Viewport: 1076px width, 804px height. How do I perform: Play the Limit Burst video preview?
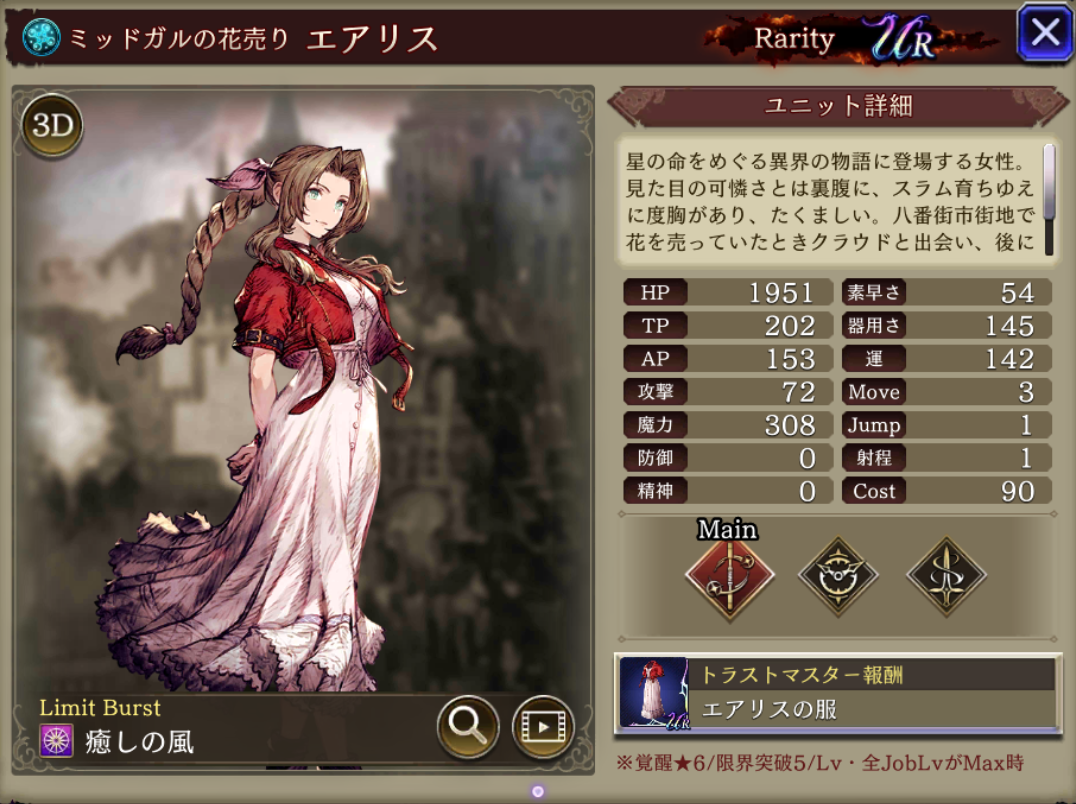tap(543, 725)
